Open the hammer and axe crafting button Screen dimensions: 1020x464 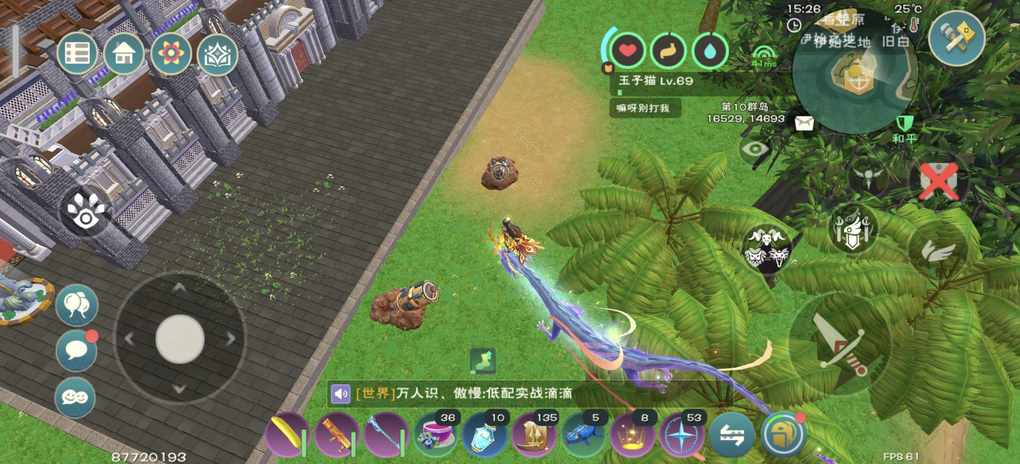956,38
